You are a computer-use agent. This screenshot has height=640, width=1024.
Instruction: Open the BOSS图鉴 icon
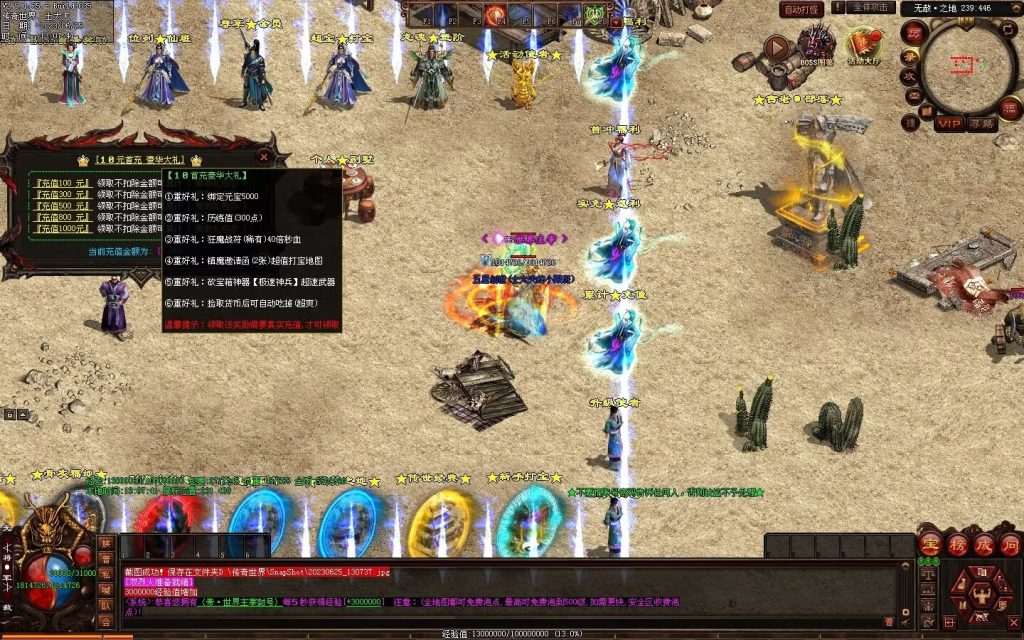coord(817,45)
